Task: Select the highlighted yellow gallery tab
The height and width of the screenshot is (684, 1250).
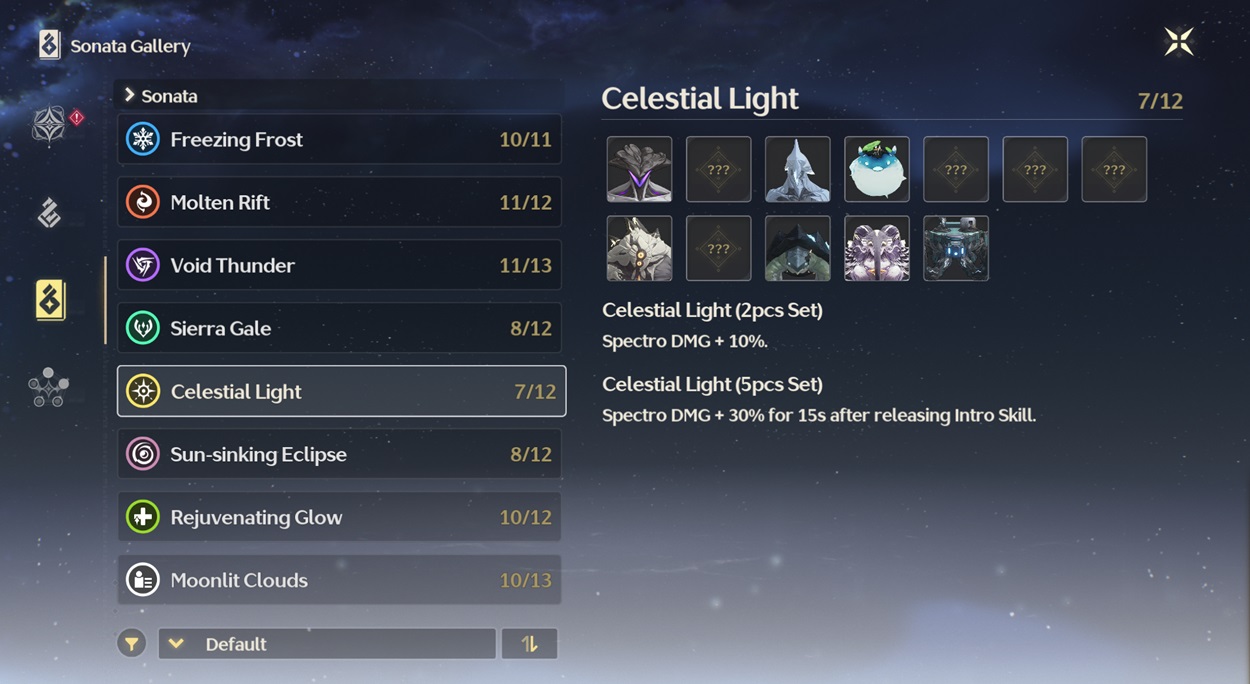Action: (x=50, y=300)
